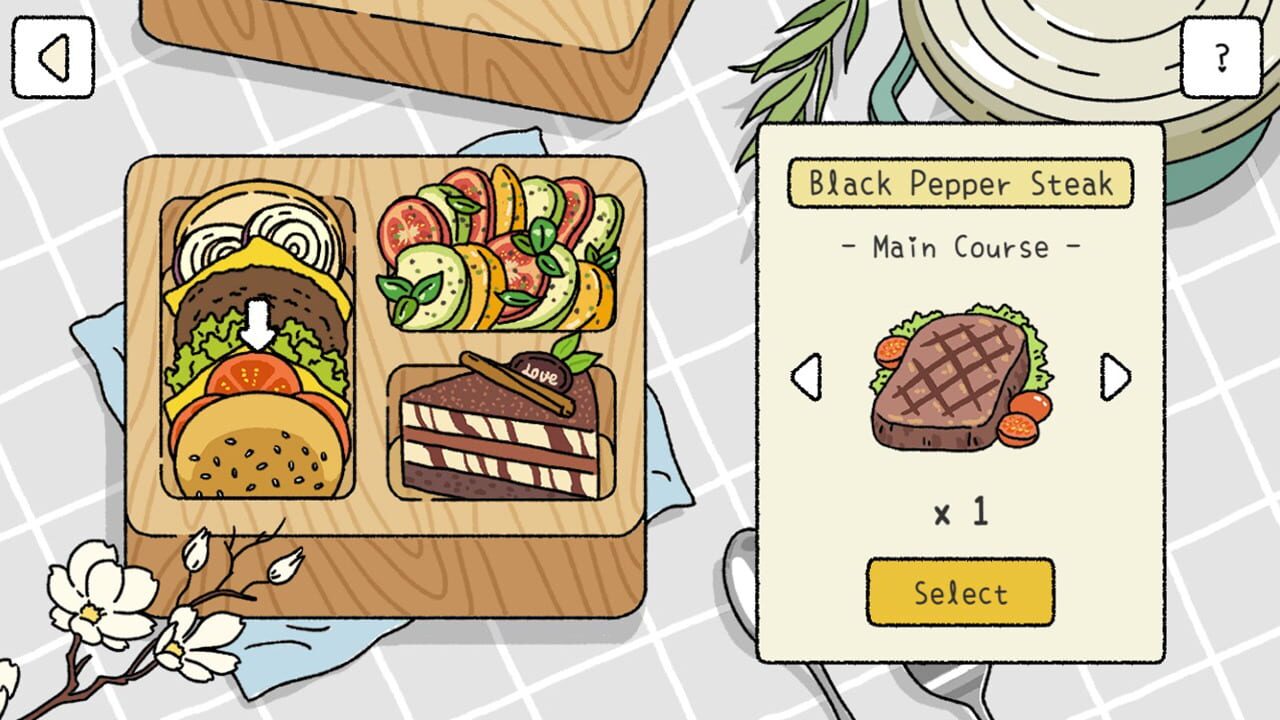Click the vegetable ratatouille compartment

click(x=500, y=250)
